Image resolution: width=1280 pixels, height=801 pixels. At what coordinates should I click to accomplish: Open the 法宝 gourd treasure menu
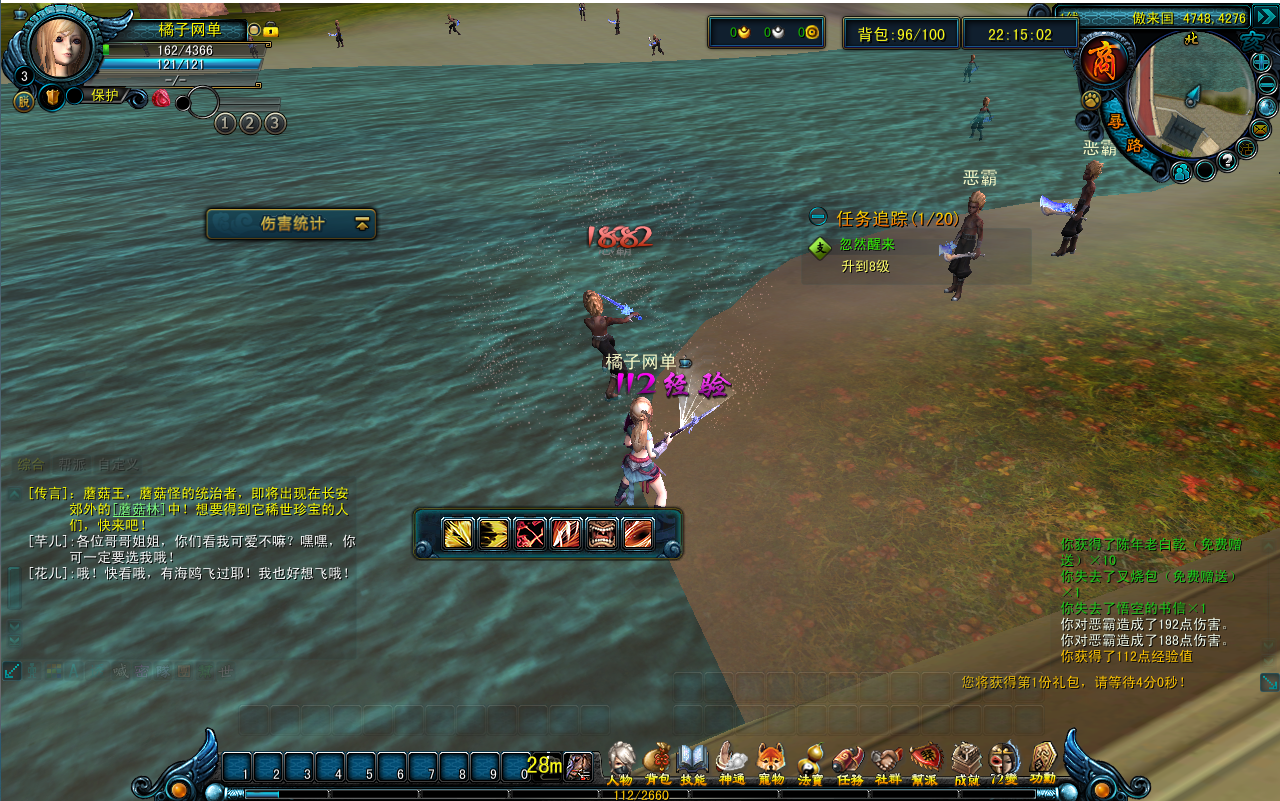[810, 764]
